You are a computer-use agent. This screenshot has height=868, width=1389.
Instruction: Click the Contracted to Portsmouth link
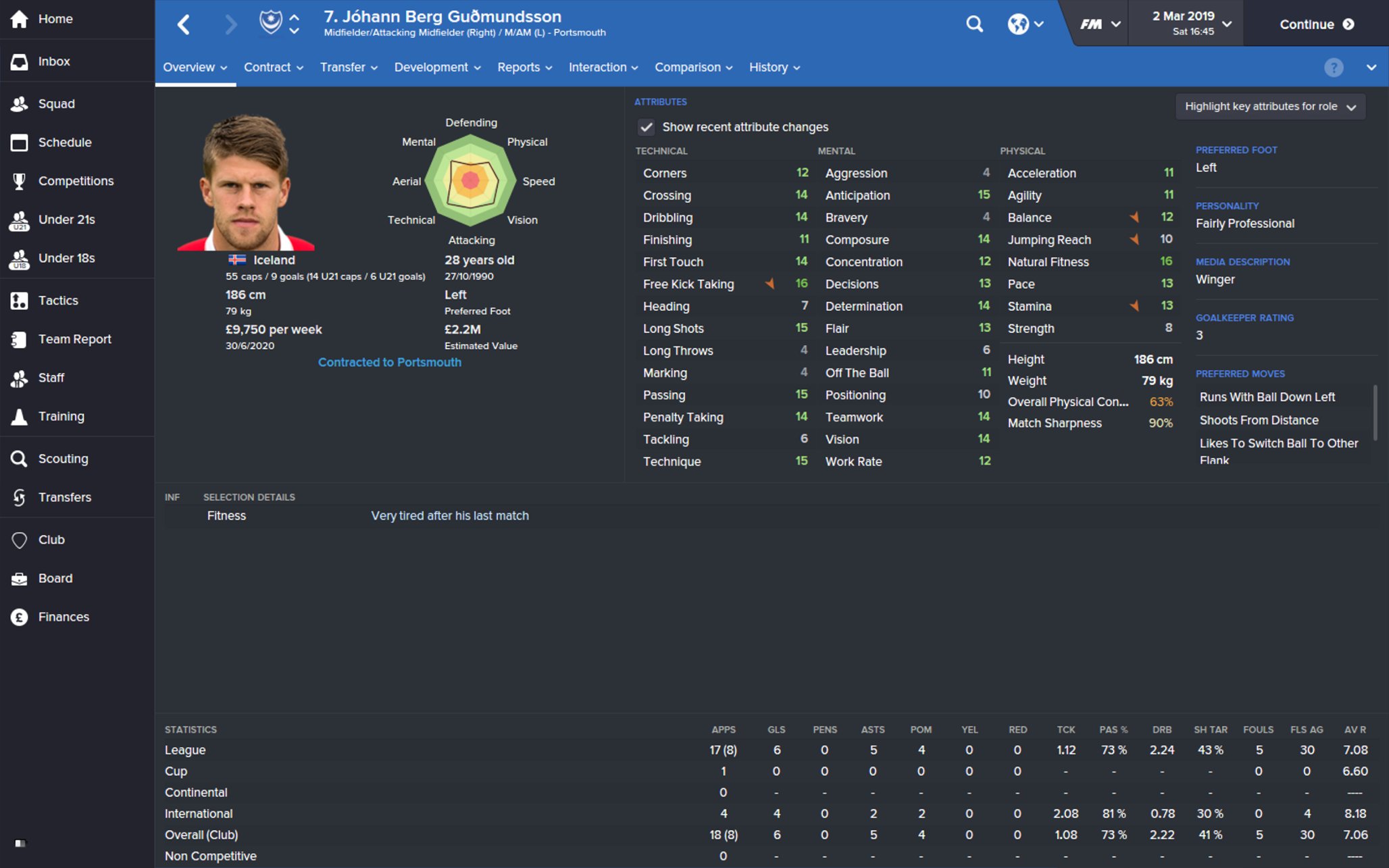(389, 362)
